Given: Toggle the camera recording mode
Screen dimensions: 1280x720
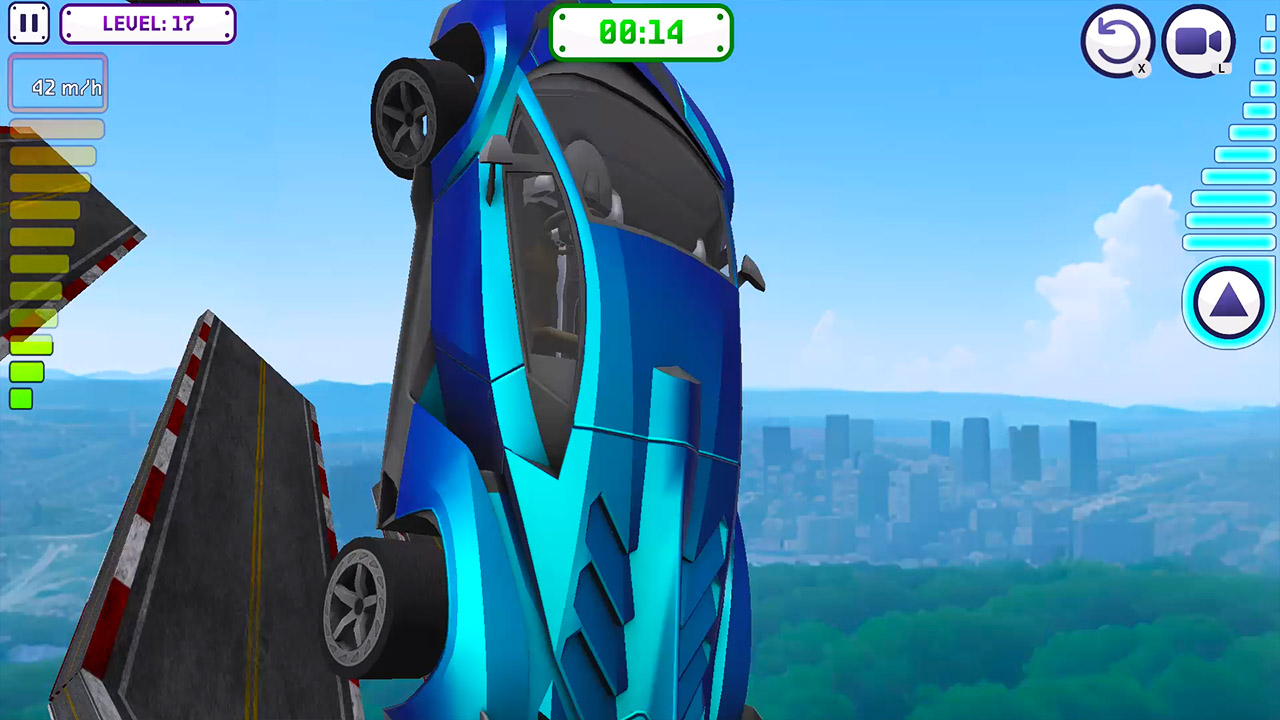Looking at the screenshot, I should click(x=1198, y=40).
